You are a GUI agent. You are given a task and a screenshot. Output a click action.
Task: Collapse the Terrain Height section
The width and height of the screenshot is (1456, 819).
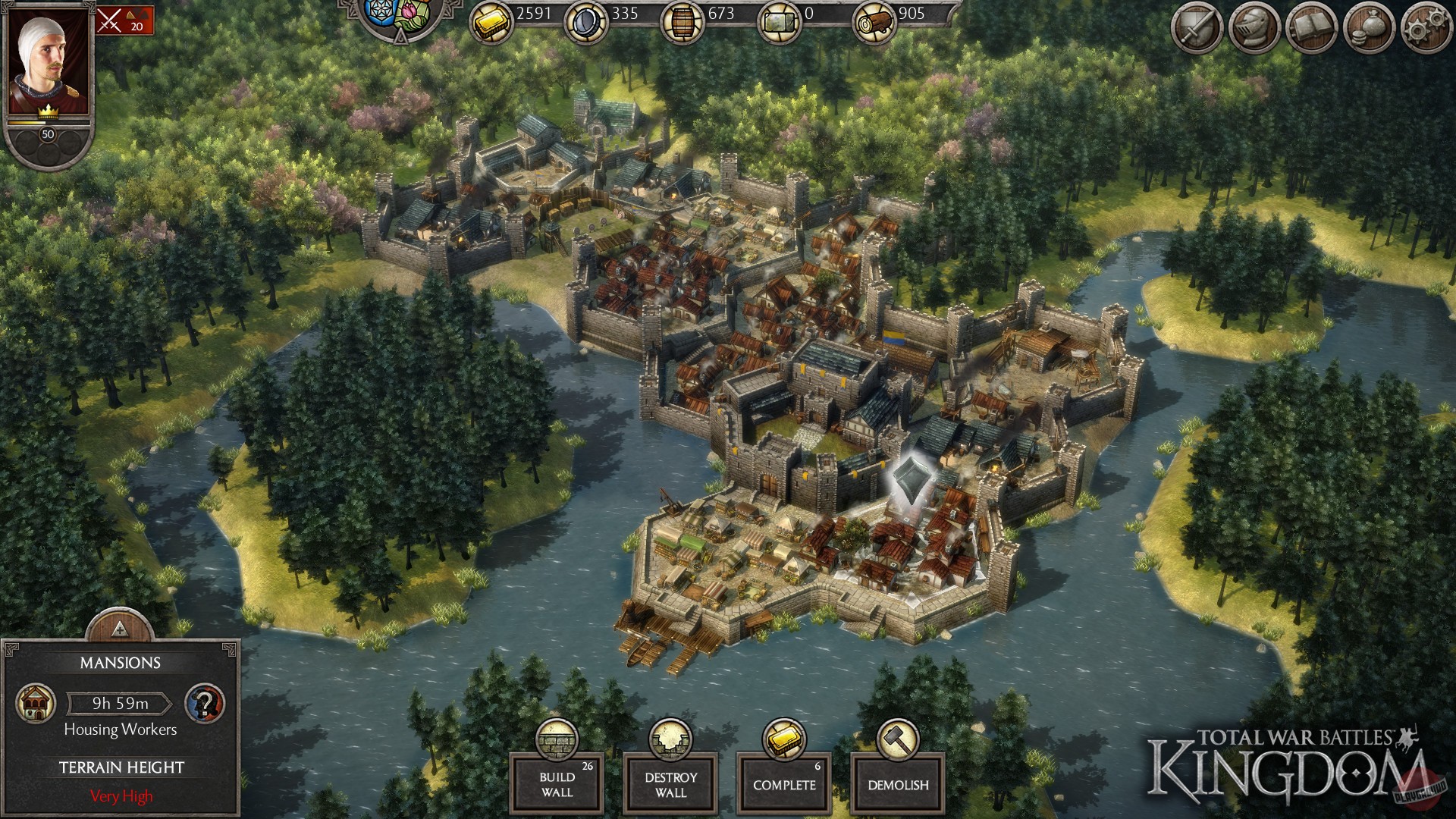click(121, 767)
